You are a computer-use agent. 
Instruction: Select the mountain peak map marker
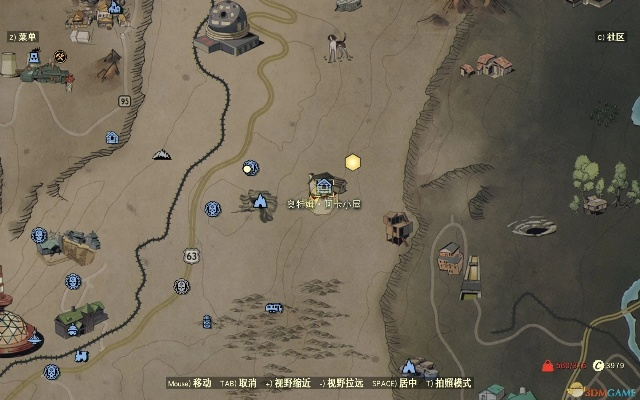(161, 154)
